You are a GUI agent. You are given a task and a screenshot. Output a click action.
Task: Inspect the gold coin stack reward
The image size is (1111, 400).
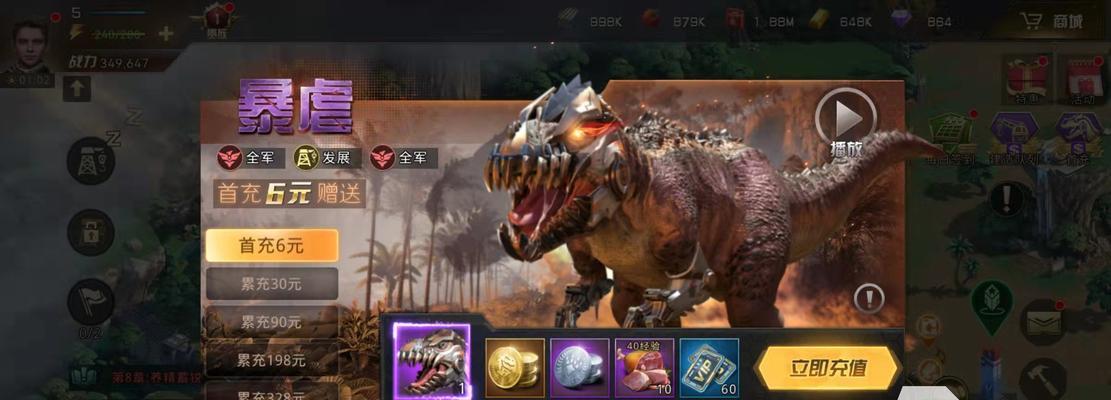[x=515, y=368]
